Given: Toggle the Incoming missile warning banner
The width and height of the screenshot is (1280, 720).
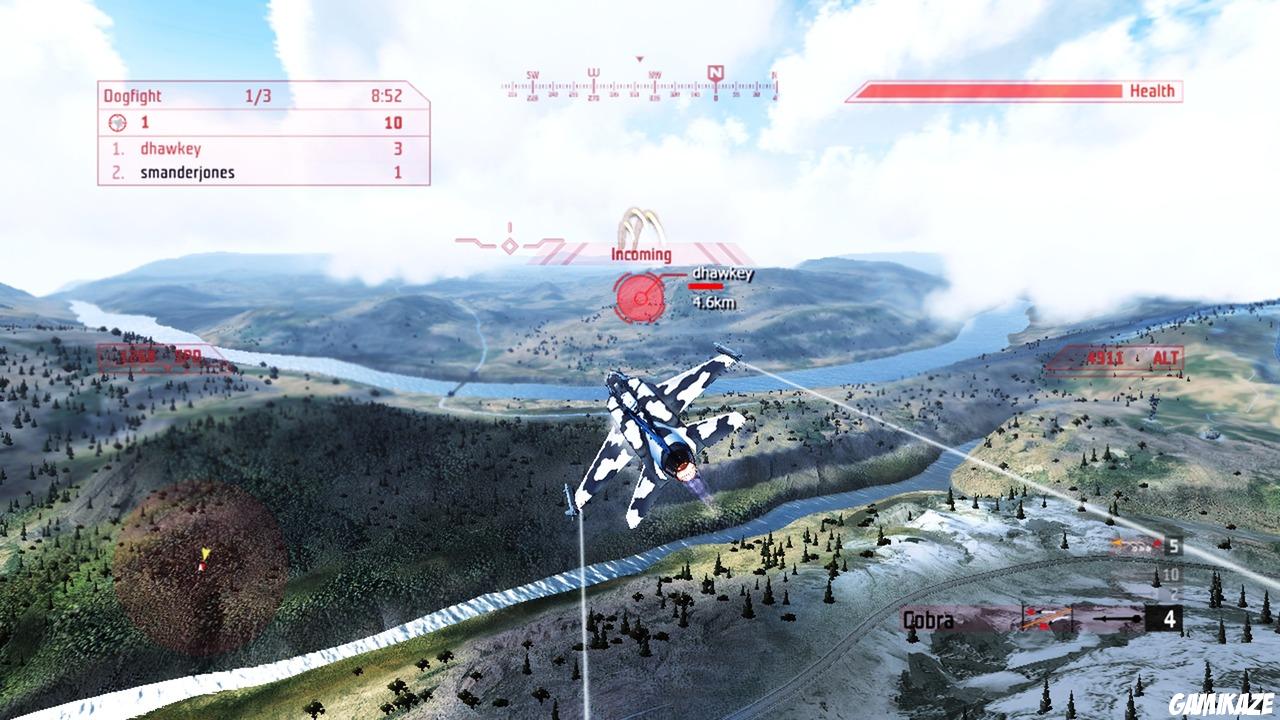Looking at the screenshot, I should coord(640,255).
